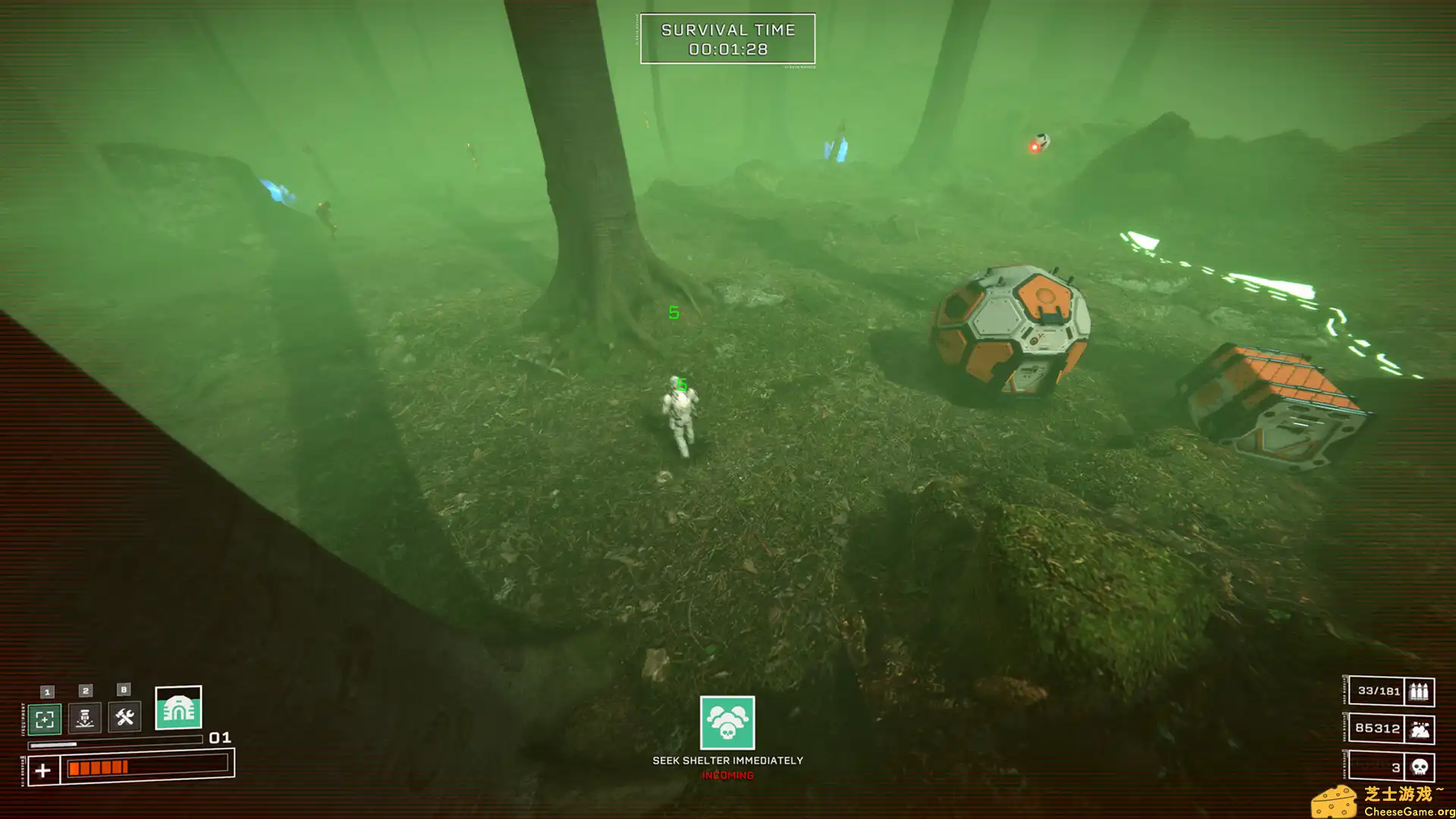Click the skull icon beside the count of 3
The width and height of the screenshot is (1456, 819).
(x=1420, y=767)
